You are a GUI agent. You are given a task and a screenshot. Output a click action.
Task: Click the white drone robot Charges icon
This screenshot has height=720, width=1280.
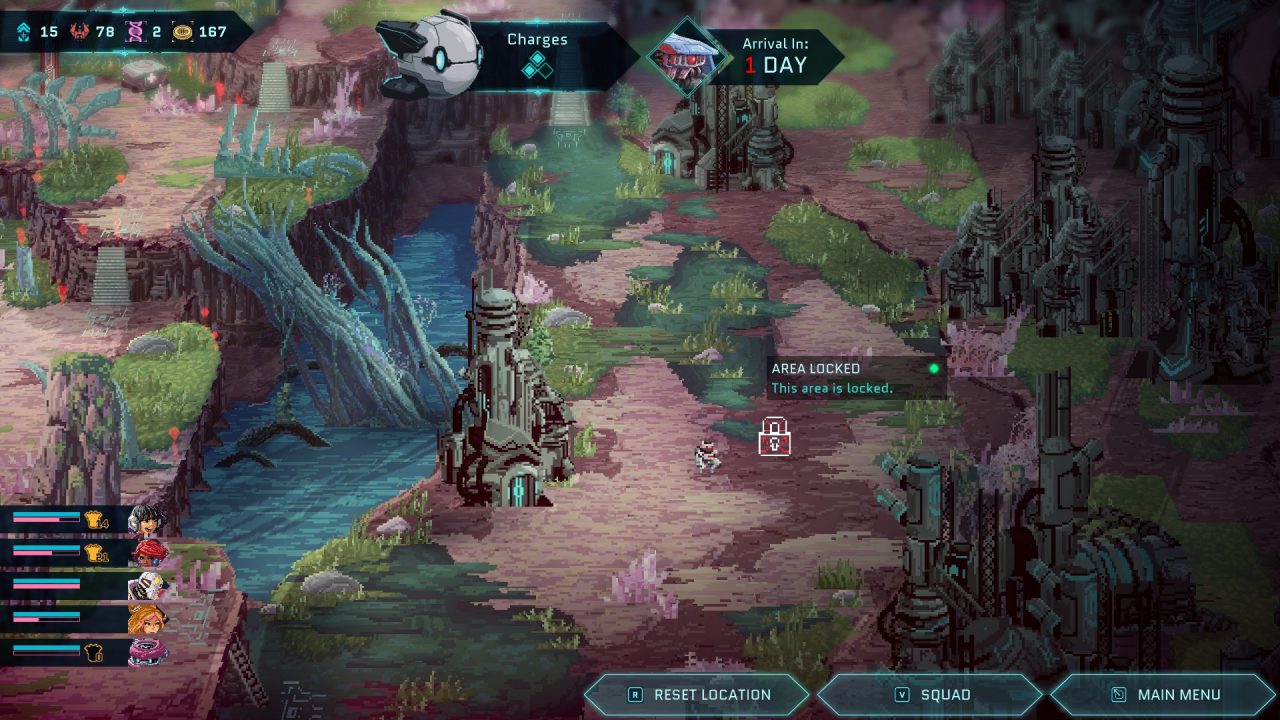430,55
